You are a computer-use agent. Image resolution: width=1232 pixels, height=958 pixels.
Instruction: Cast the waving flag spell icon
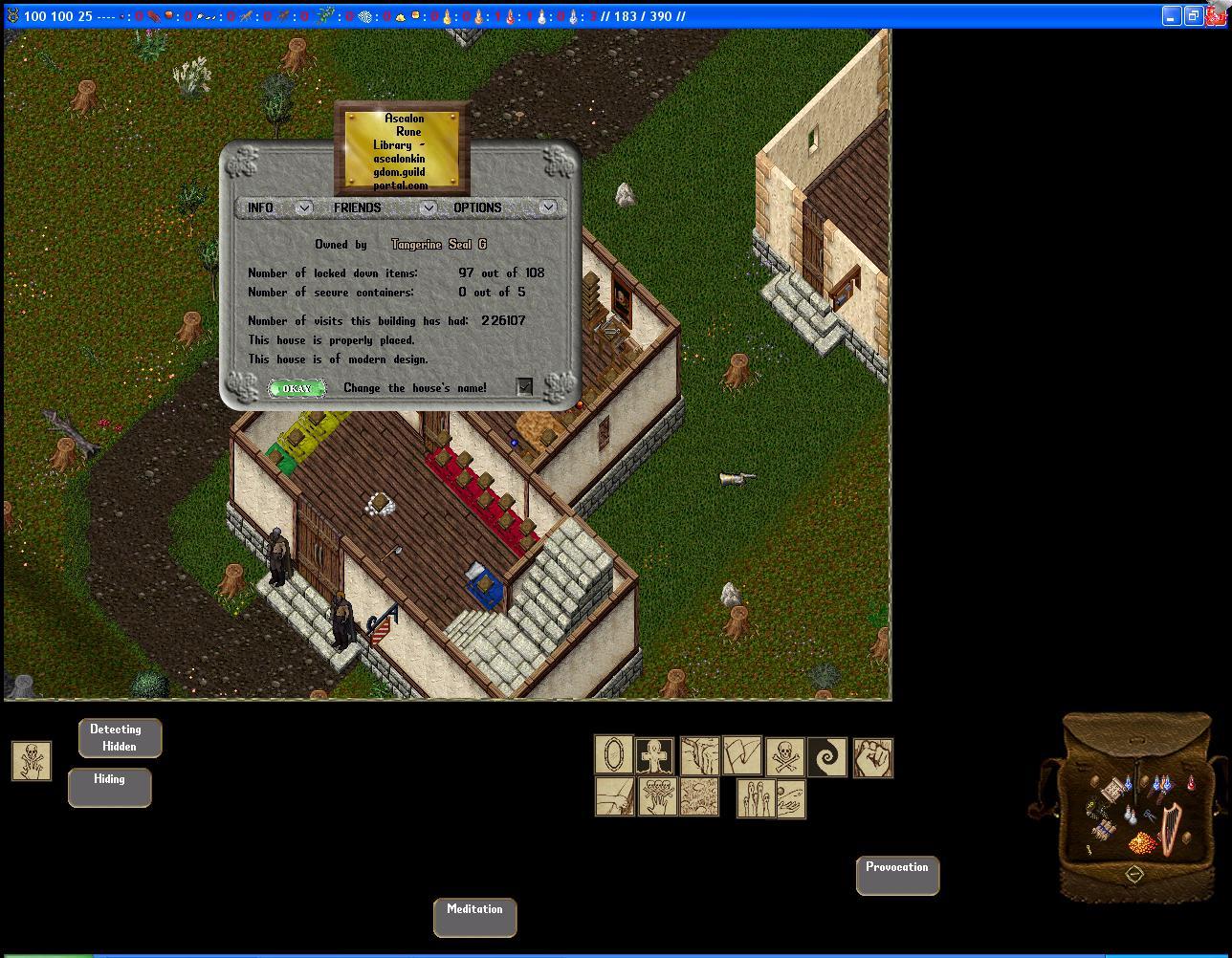741,754
